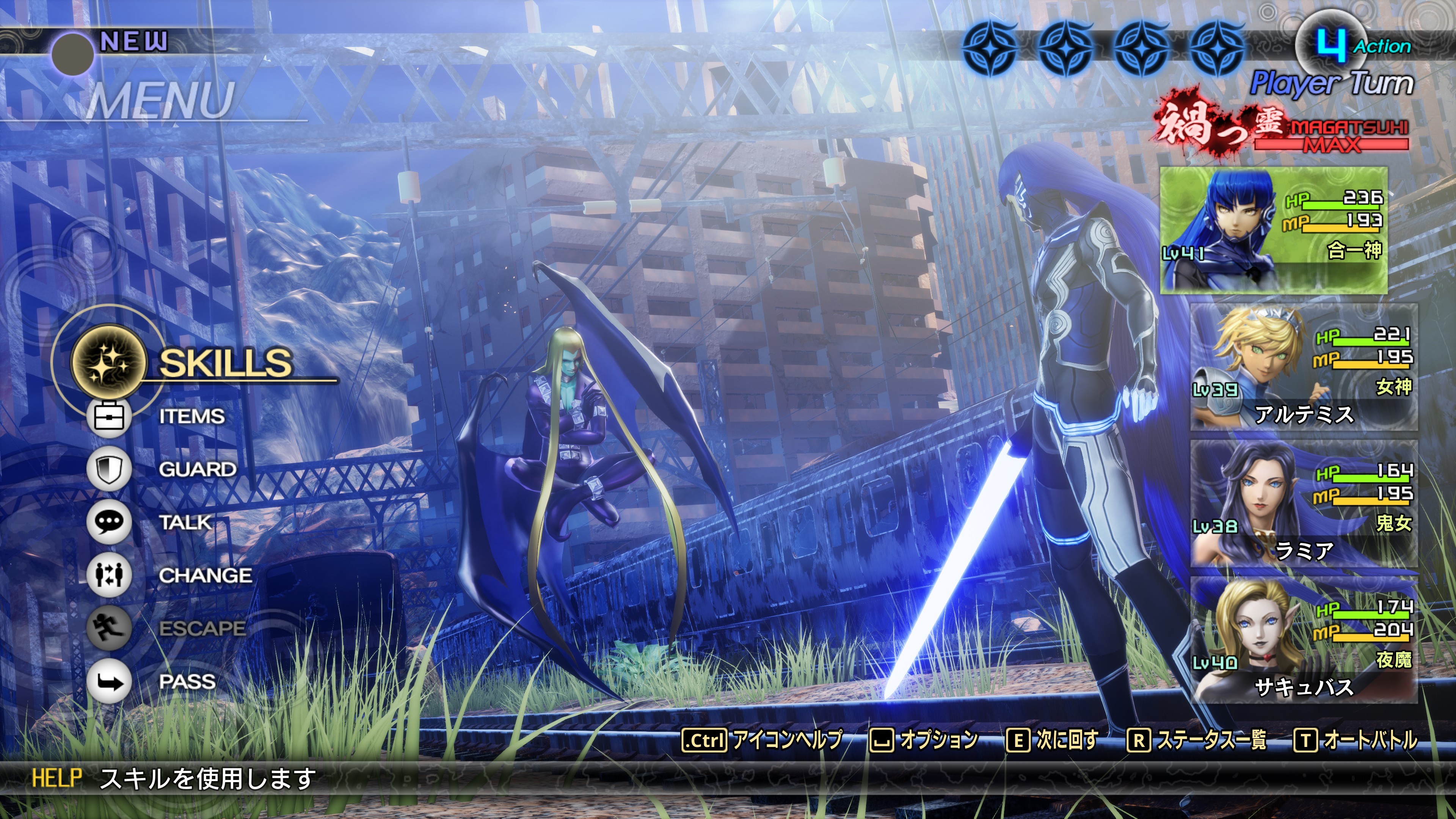Screen dimensions: 1456x819
Task: Select the アルテミス party member panel
Action: [1304, 367]
